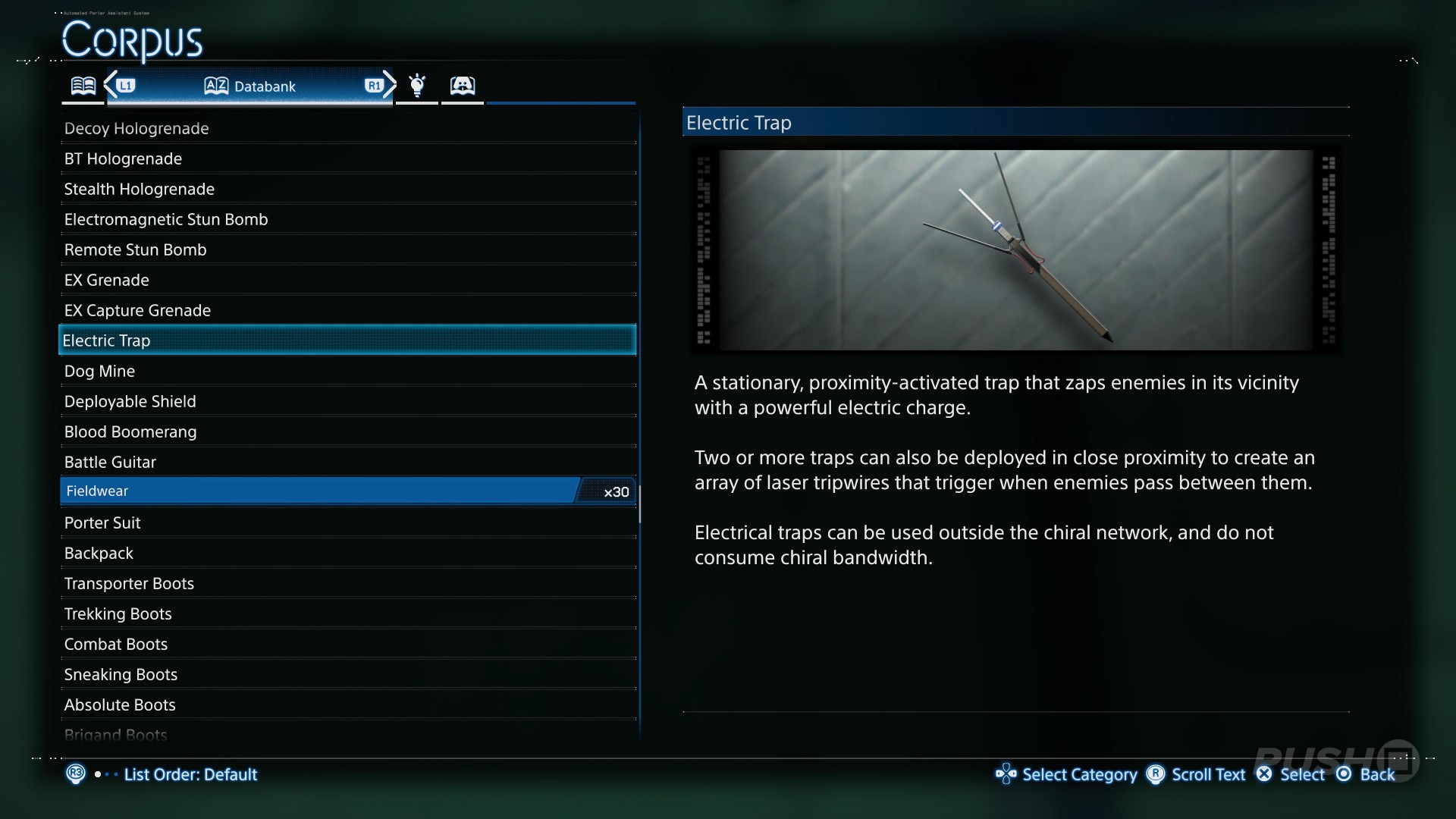This screenshot has width=1456, height=819.
Task: Switch to the open book tab
Action: click(83, 86)
